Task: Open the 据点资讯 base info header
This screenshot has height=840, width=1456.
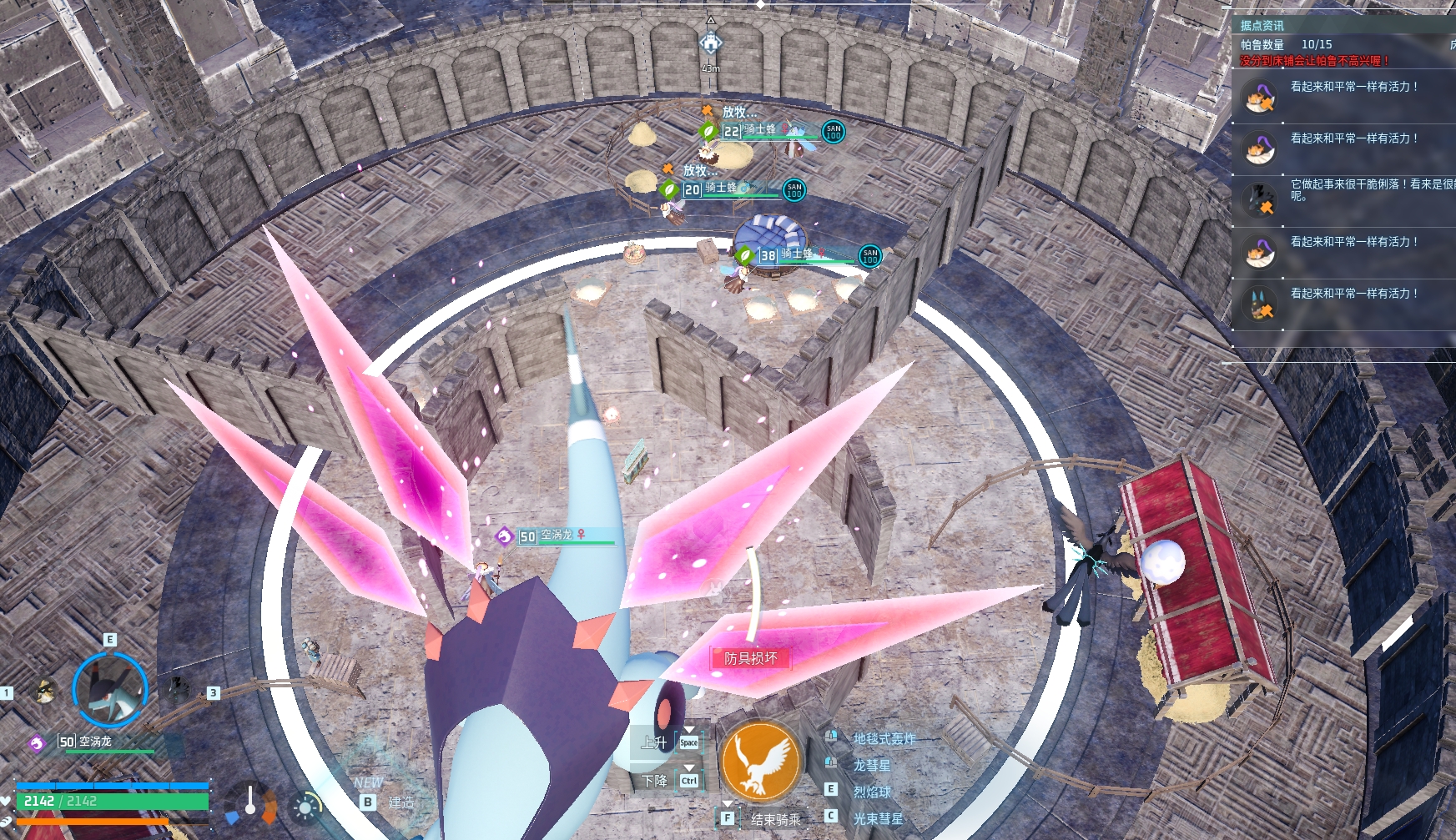Action: (1262, 26)
